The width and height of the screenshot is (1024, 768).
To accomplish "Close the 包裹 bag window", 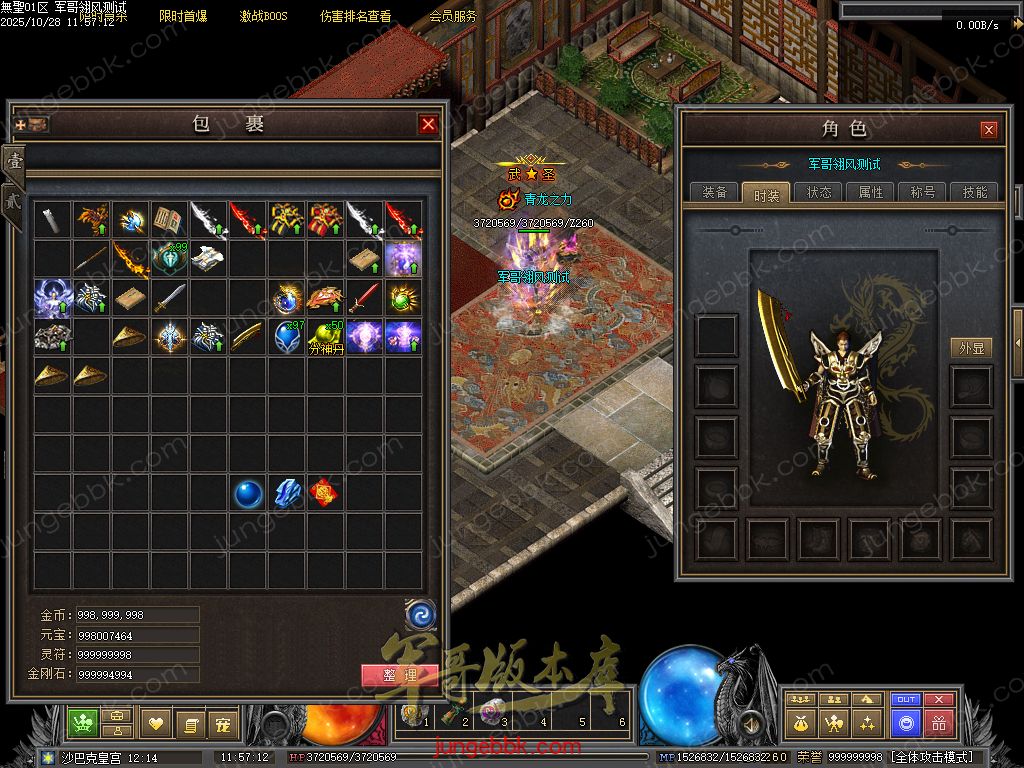I will pos(428,124).
